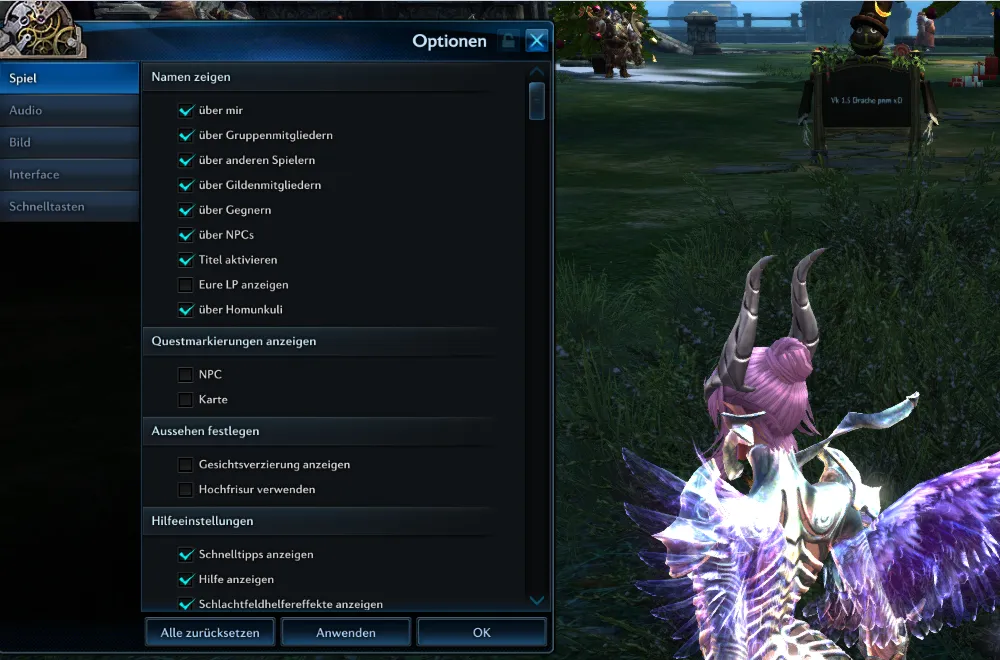This screenshot has width=1000, height=660.
Task: Toggle the 'über NPCs' checkbox
Action: coord(185,235)
